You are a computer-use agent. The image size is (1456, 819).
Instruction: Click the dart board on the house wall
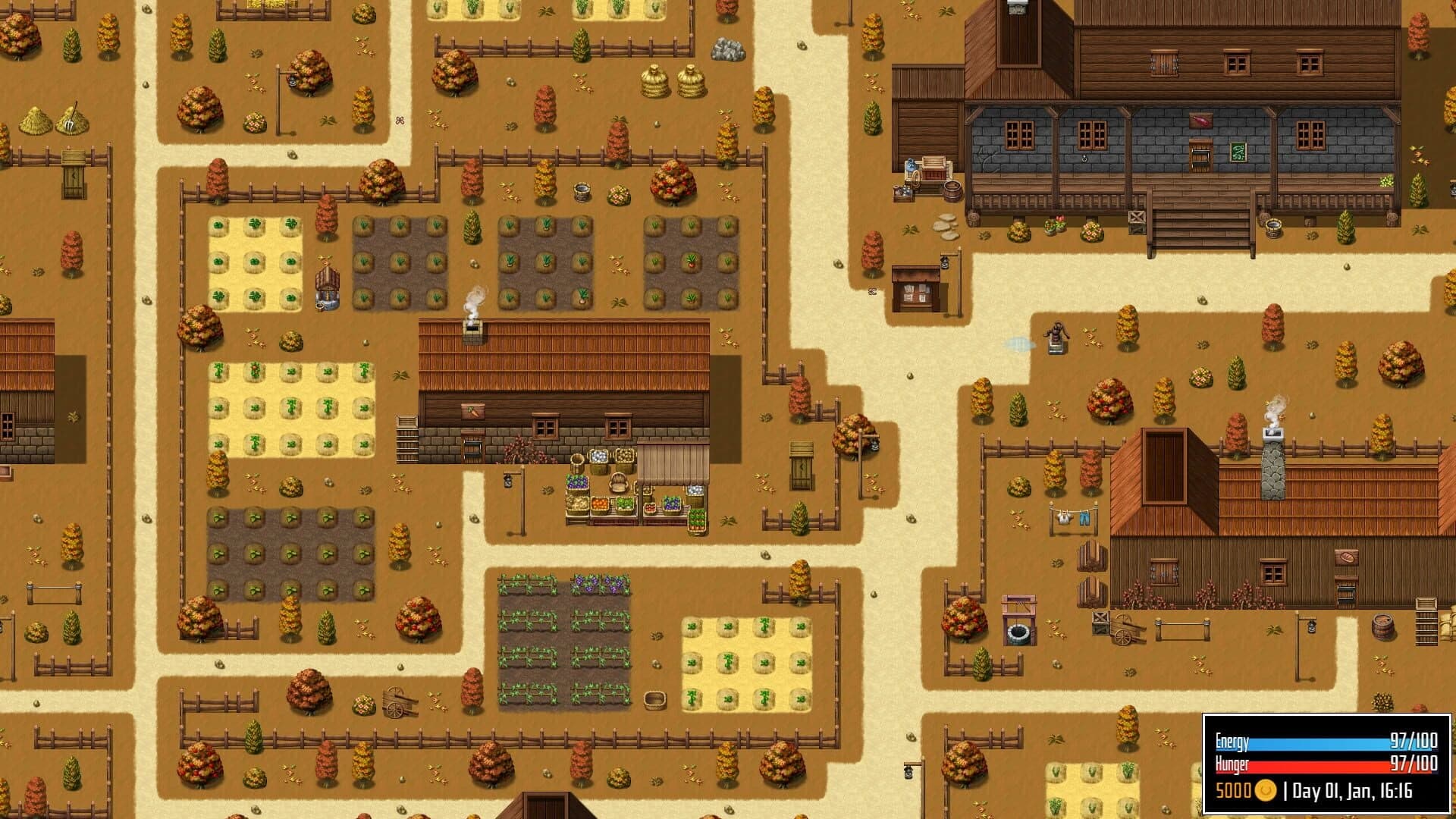click(x=1200, y=121)
